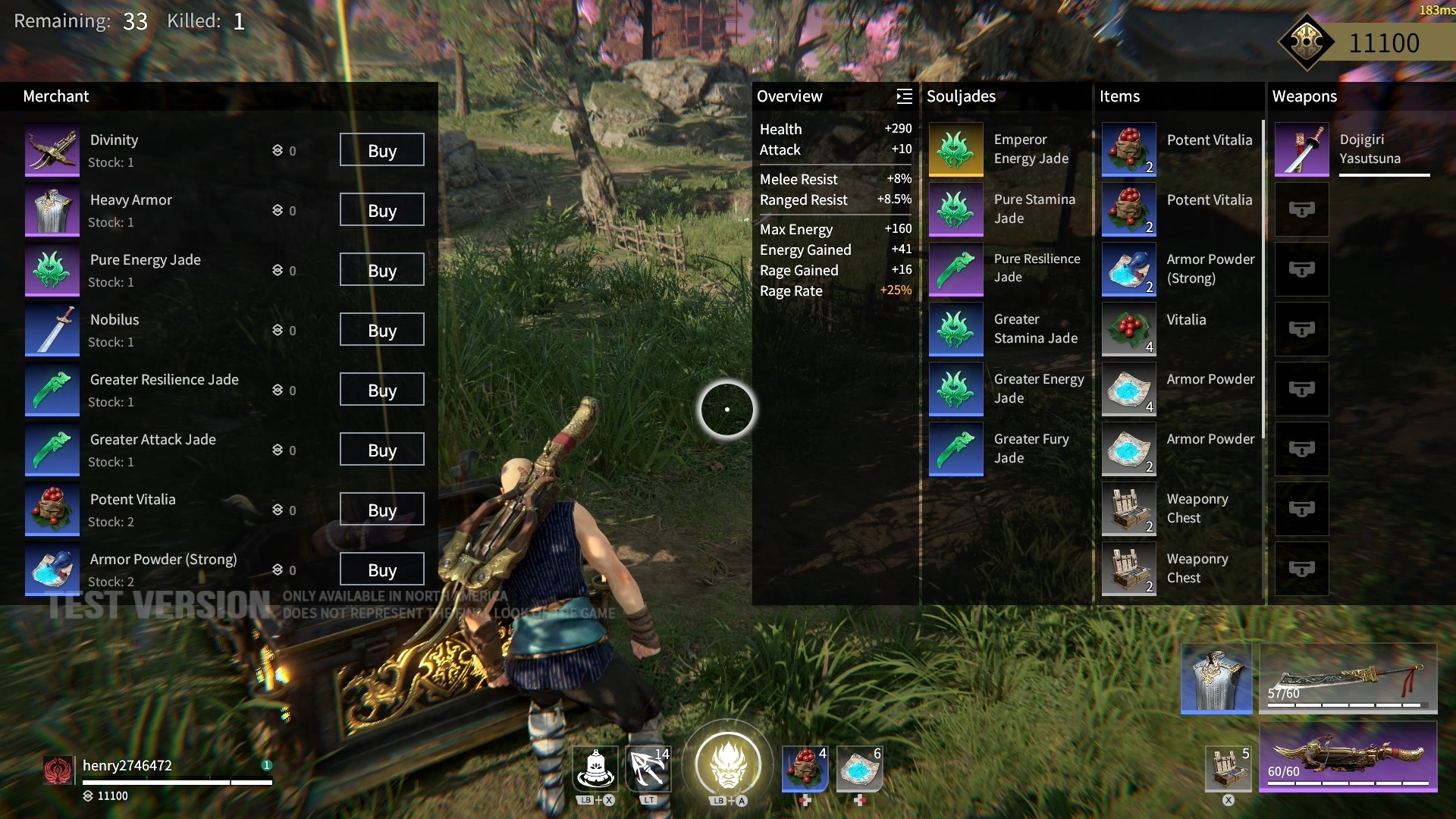Buy the Greater Attack Jade
Viewport: 1456px width, 819px height.
click(x=381, y=450)
